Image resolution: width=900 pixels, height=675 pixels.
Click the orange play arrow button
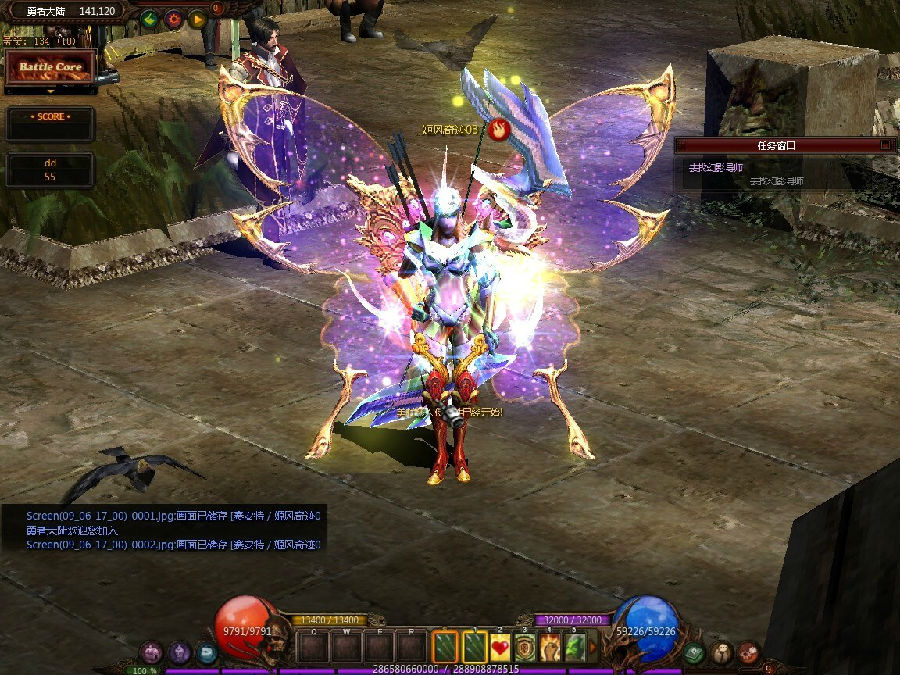click(x=196, y=18)
